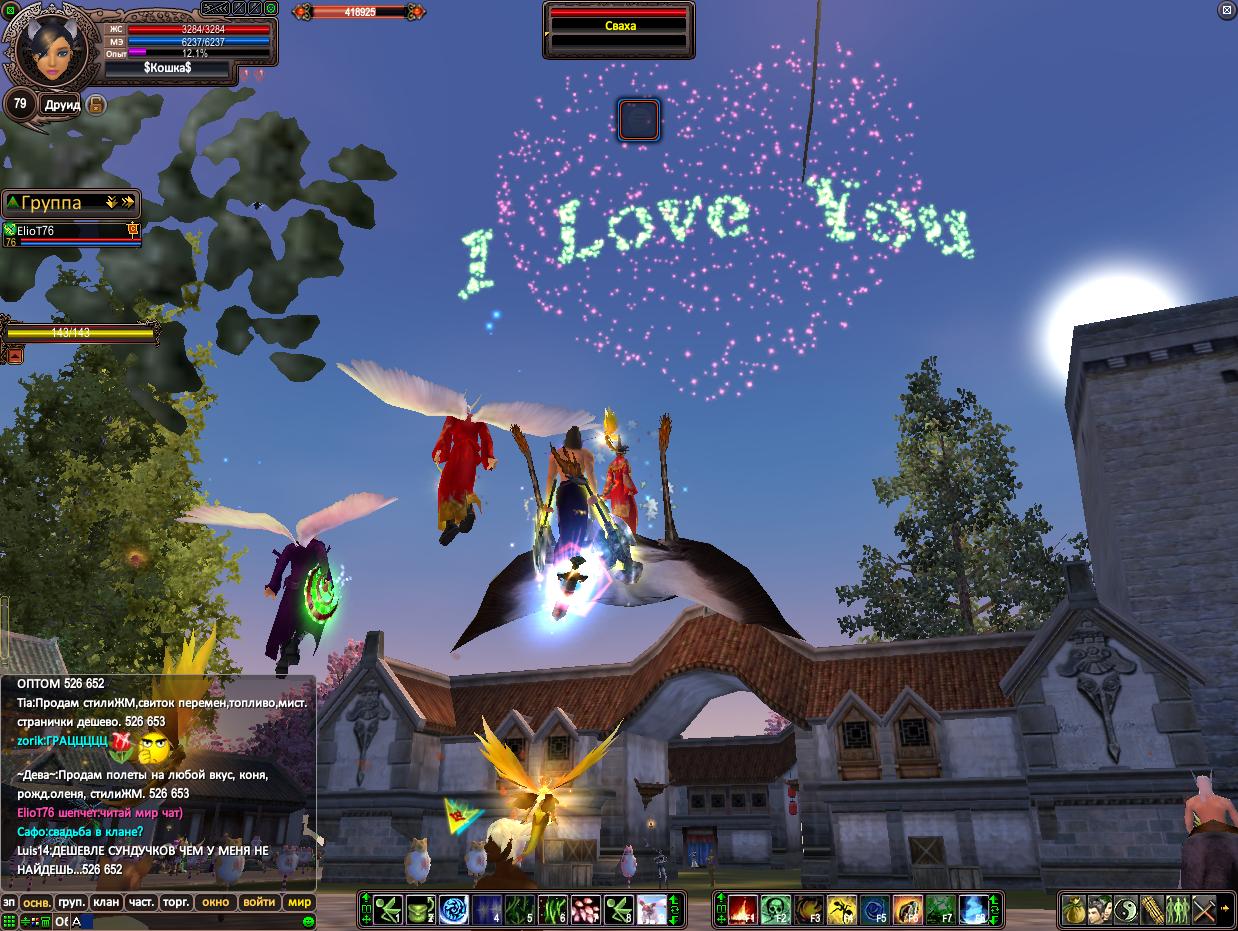Open the 'мир' world chat tab
1238x931 pixels.
pyautogui.click(x=300, y=902)
